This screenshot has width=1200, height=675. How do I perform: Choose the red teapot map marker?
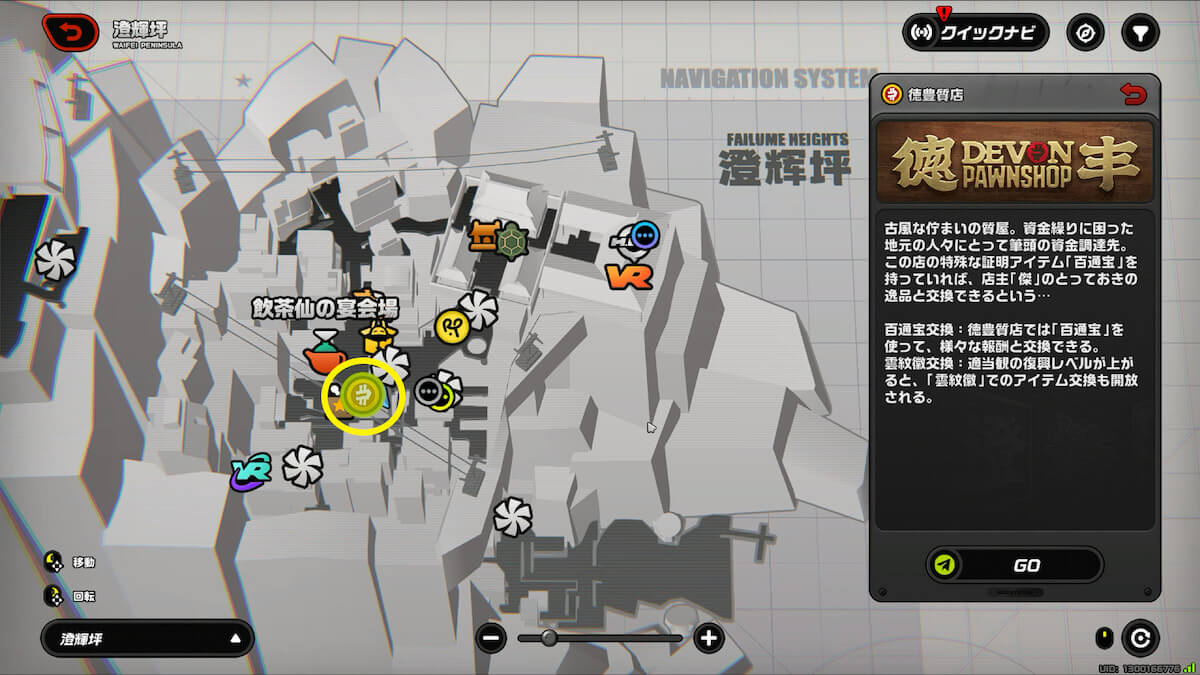point(325,351)
